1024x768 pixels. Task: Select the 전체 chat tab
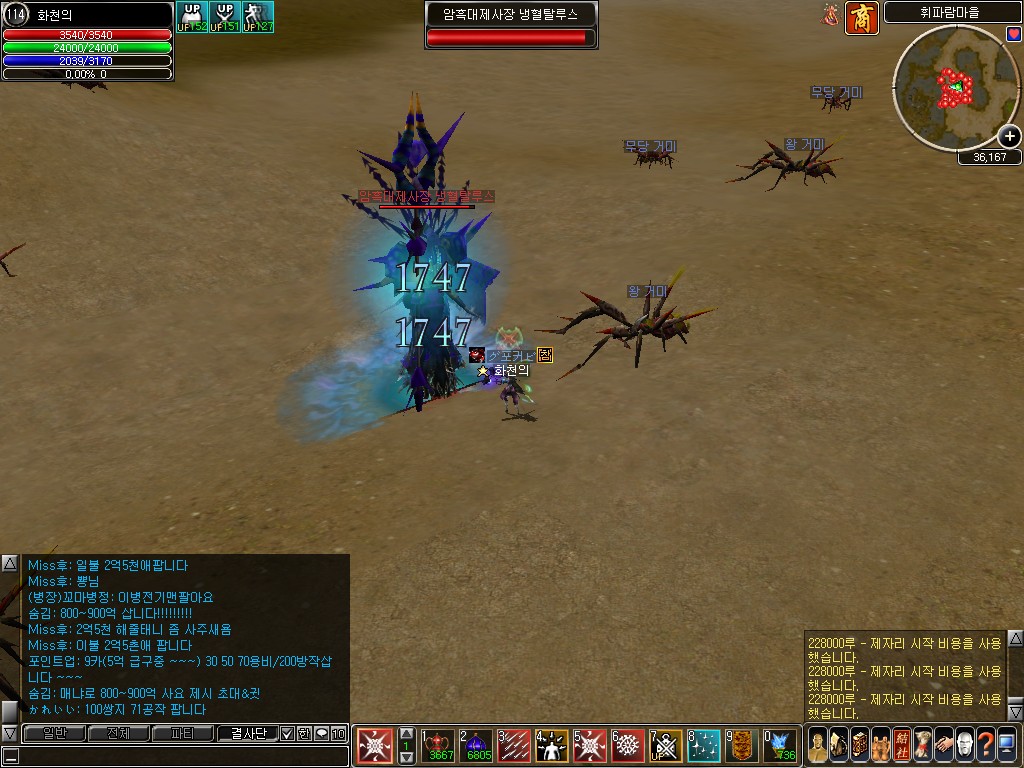pyautogui.click(x=118, y=733)
